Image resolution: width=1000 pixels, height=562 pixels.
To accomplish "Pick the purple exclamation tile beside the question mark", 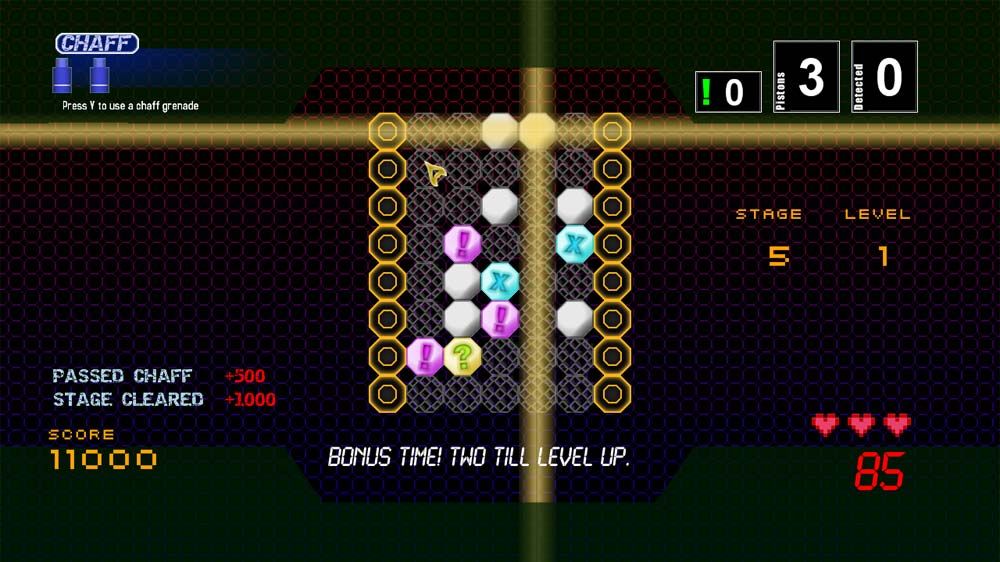I will click(425, 356).
